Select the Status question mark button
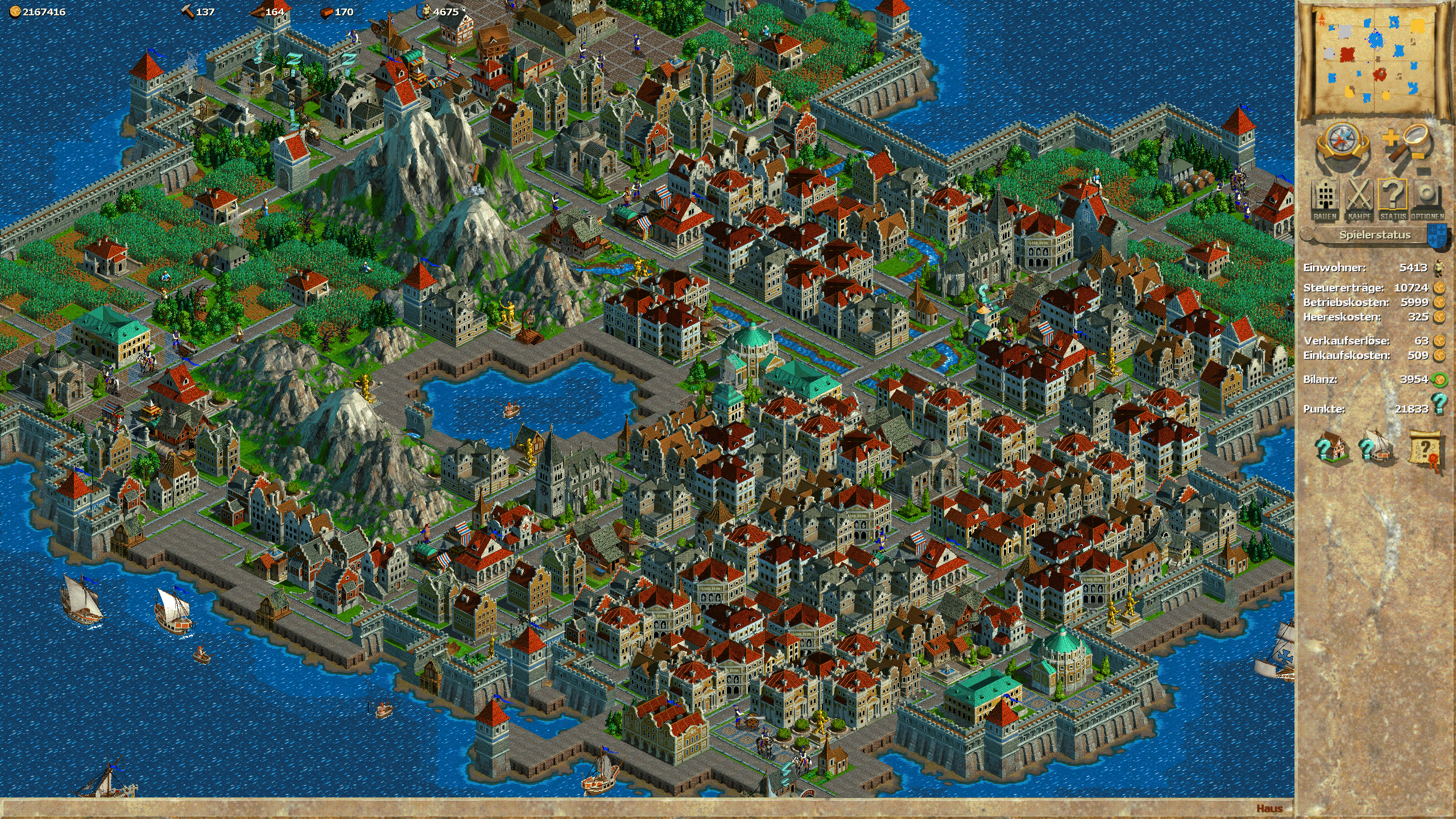Viewport: 1456px width, 819px height. click(1393, 199)
